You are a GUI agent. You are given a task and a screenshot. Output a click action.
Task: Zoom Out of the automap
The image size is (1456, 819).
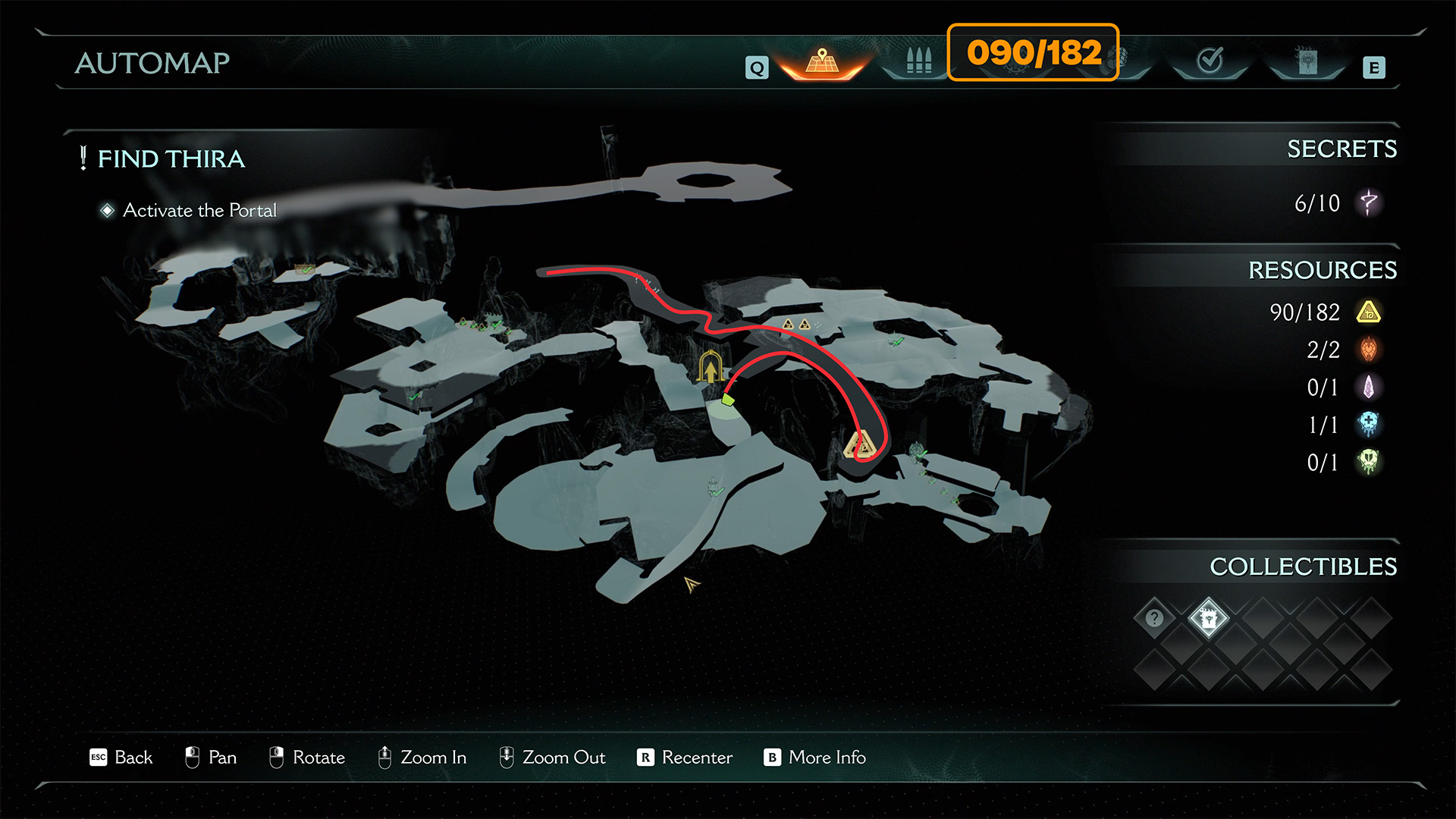click(x=552, y=758)
